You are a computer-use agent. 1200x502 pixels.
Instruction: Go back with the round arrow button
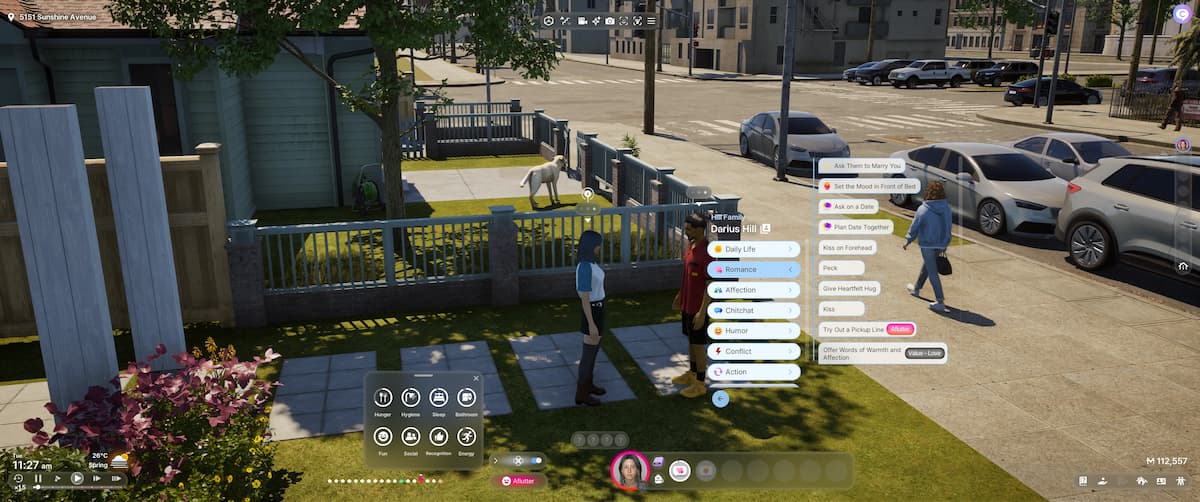point(720,399)
